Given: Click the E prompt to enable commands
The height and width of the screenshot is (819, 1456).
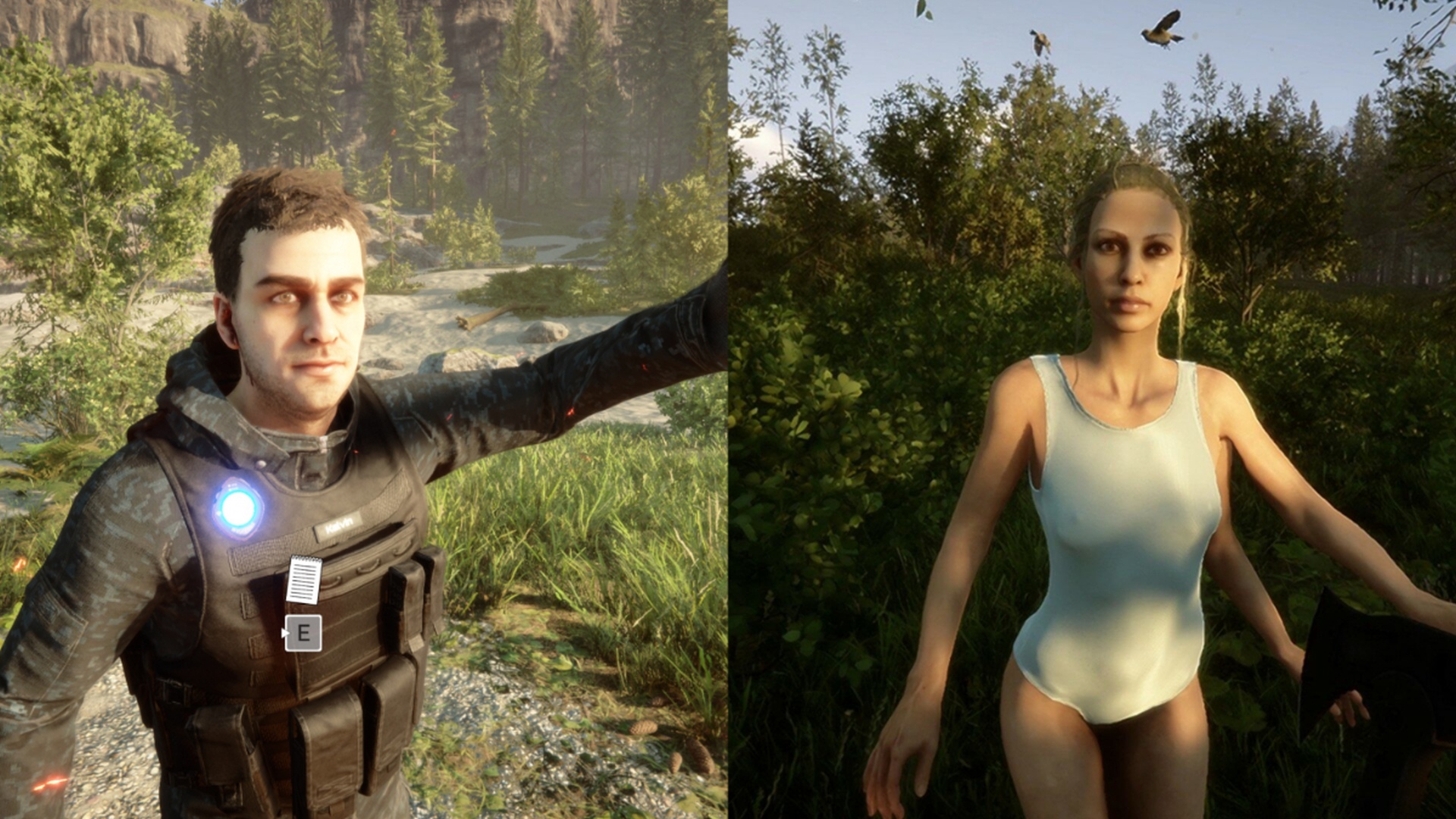Looking at the screenshot, I should pos(305,633).
